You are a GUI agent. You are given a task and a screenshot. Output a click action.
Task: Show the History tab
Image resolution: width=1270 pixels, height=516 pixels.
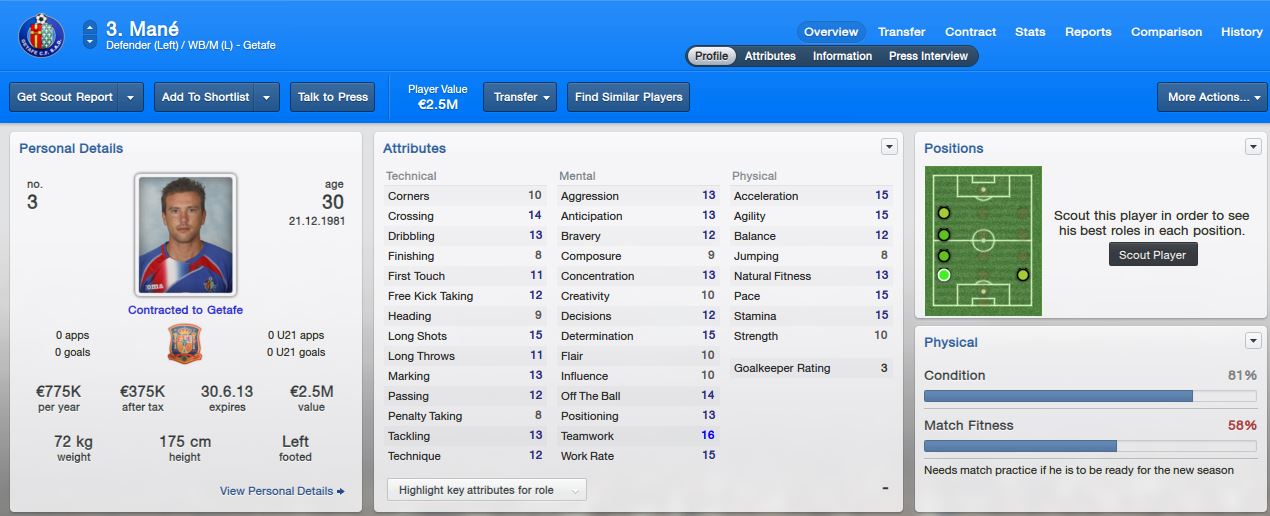(1241, 32)
